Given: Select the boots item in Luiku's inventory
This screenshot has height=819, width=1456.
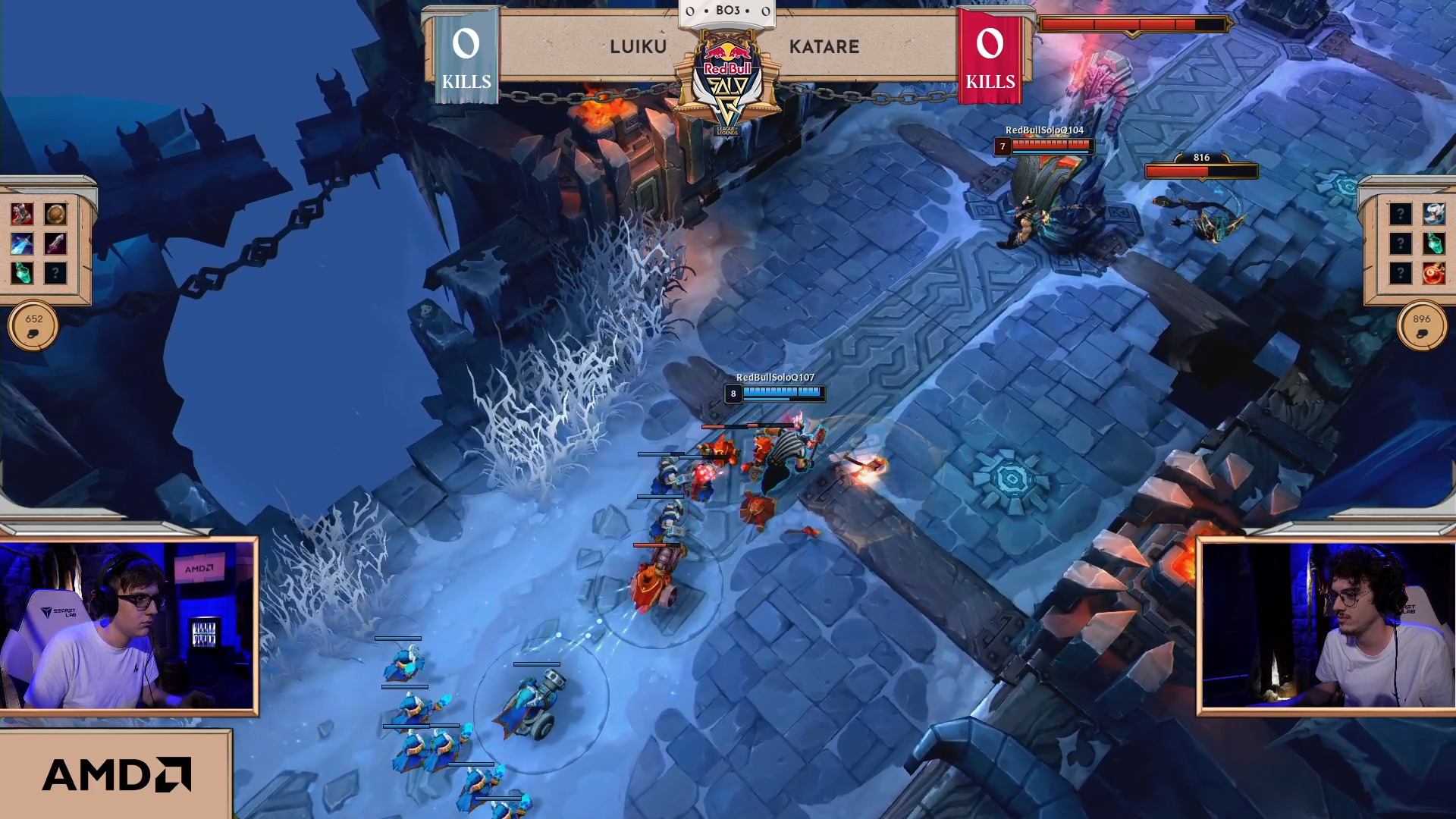Looking at the screenshot, I should coord(22,215).
